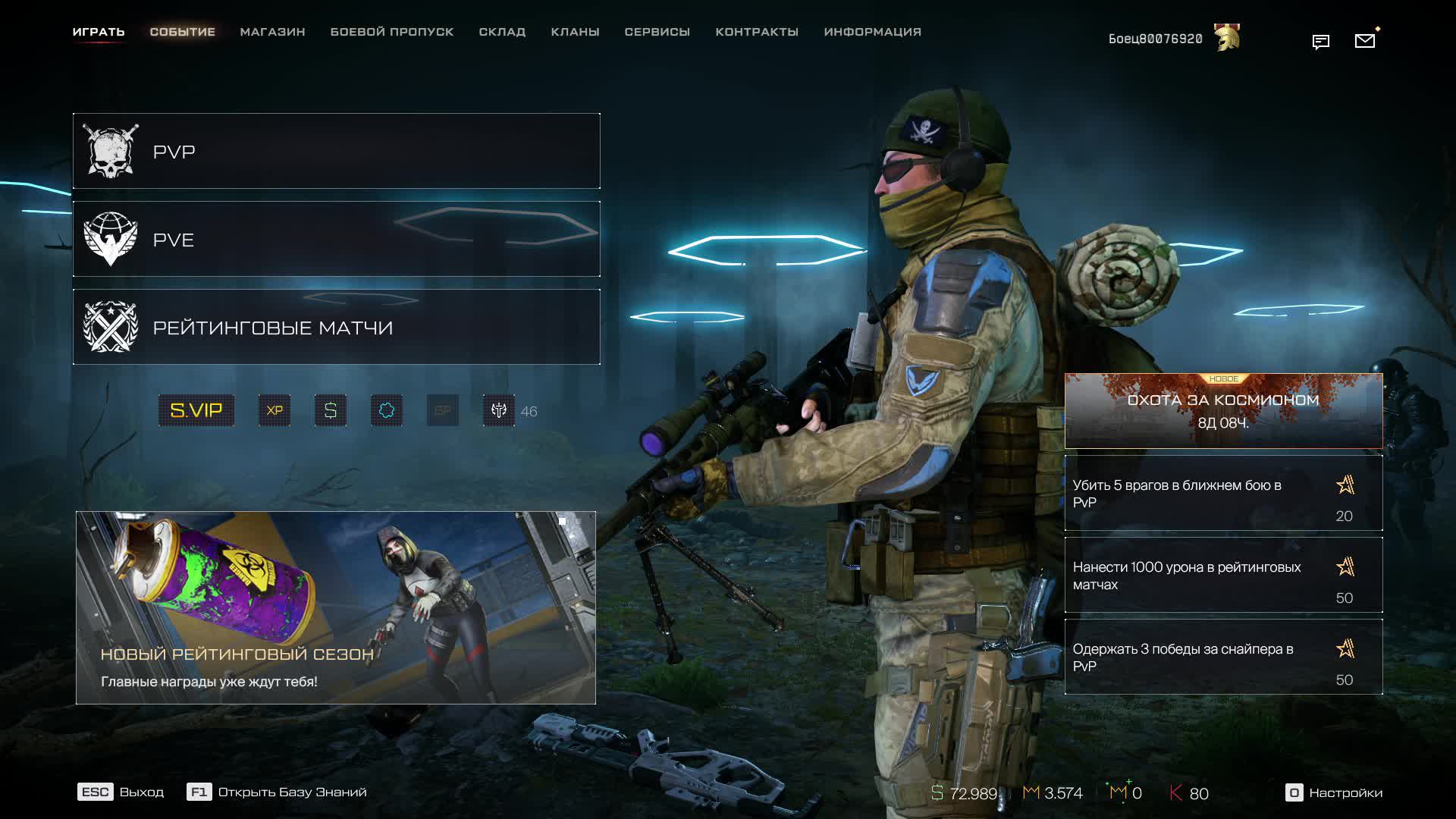1456x819 pixels.
Task: Open the Магазин shop tab
Action: (272, 32)
